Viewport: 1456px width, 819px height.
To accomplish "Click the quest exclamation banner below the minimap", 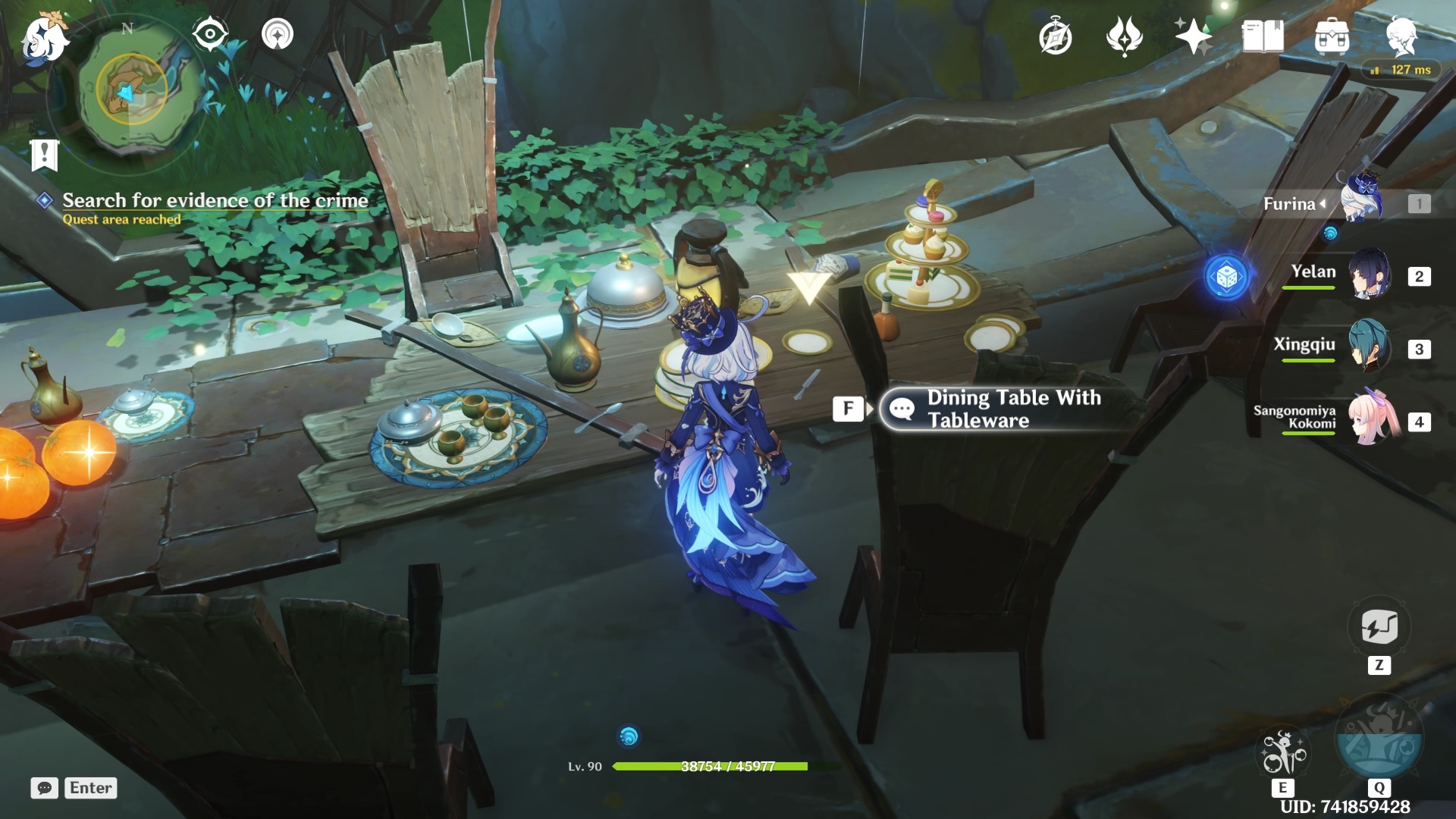I will (x=45, y=154).
